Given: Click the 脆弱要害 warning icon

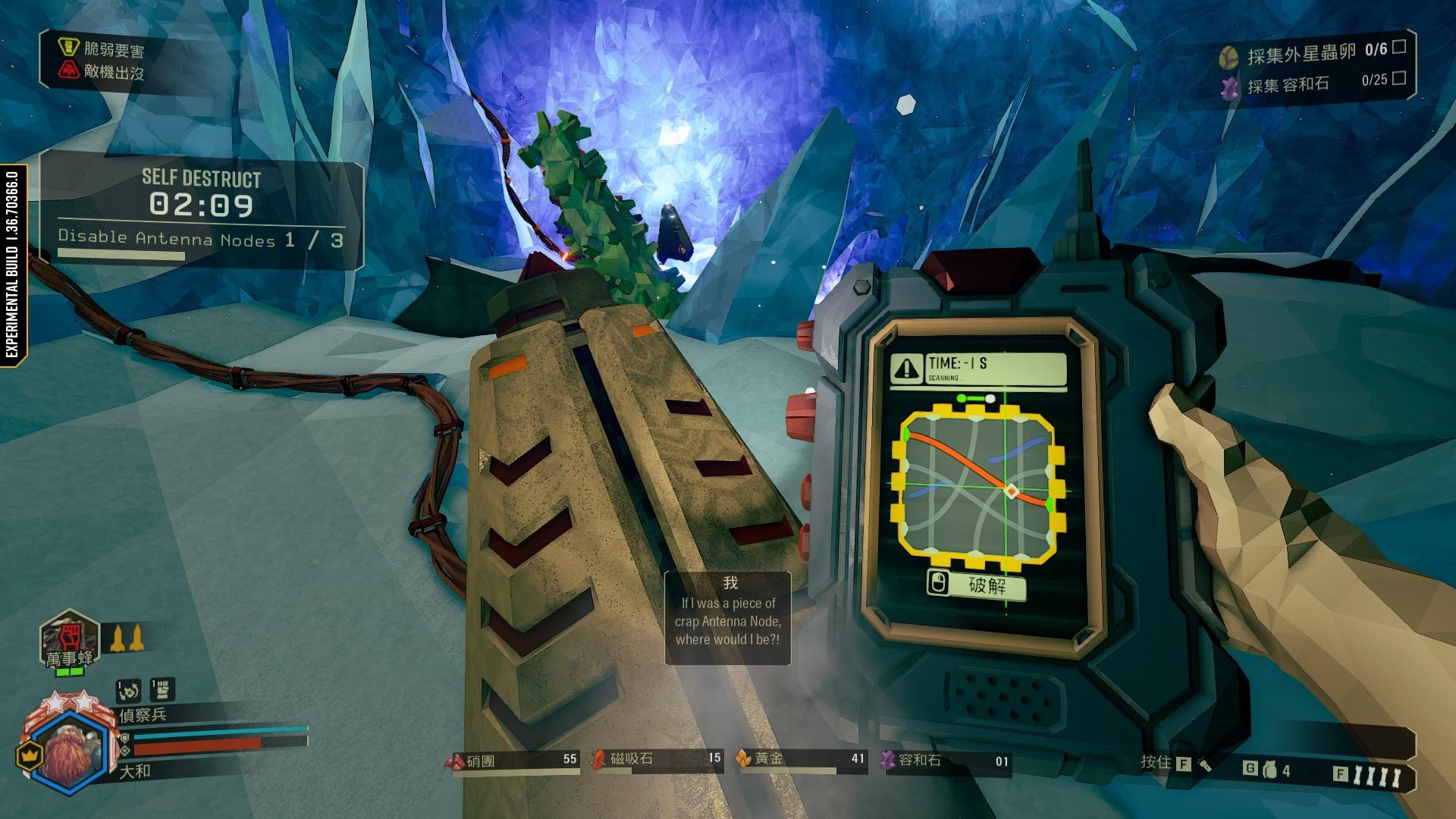Looking at the screenshot, I should pos(69,47).
